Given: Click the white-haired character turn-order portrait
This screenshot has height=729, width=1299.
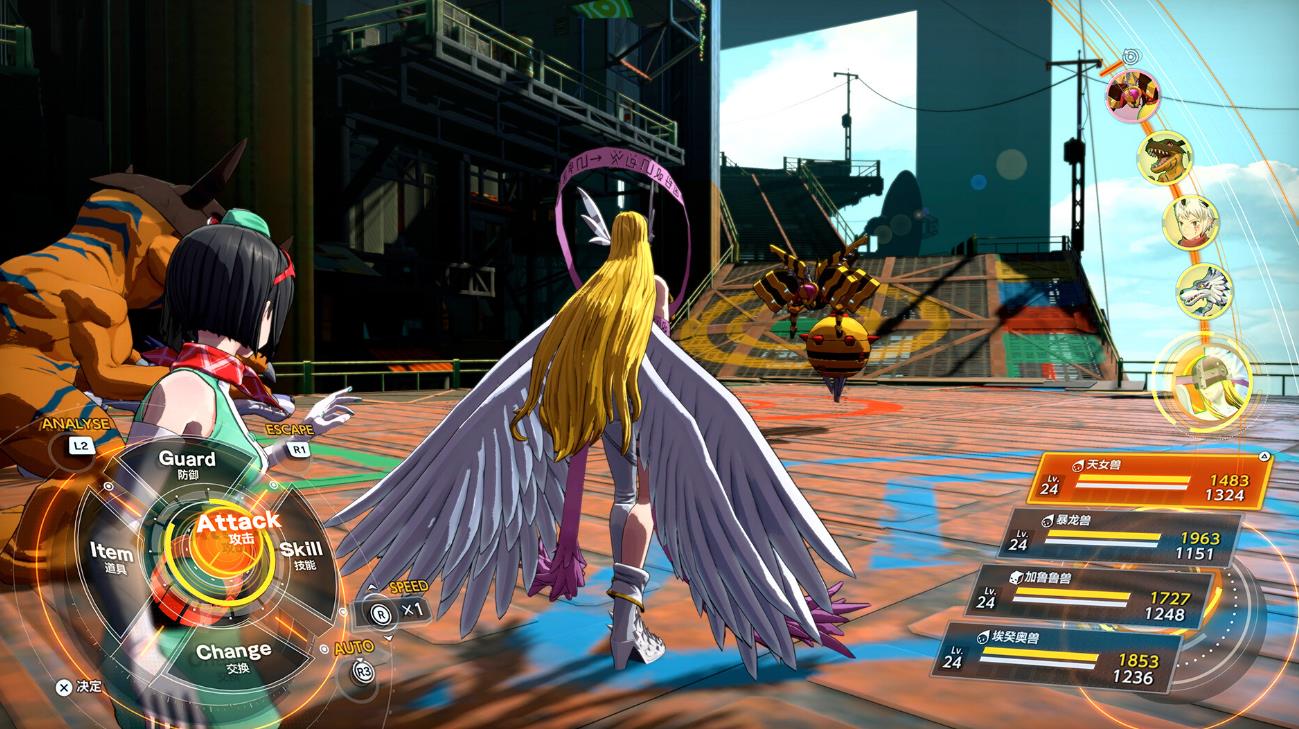Looking at the screenshot, I should coord(1190,222).
